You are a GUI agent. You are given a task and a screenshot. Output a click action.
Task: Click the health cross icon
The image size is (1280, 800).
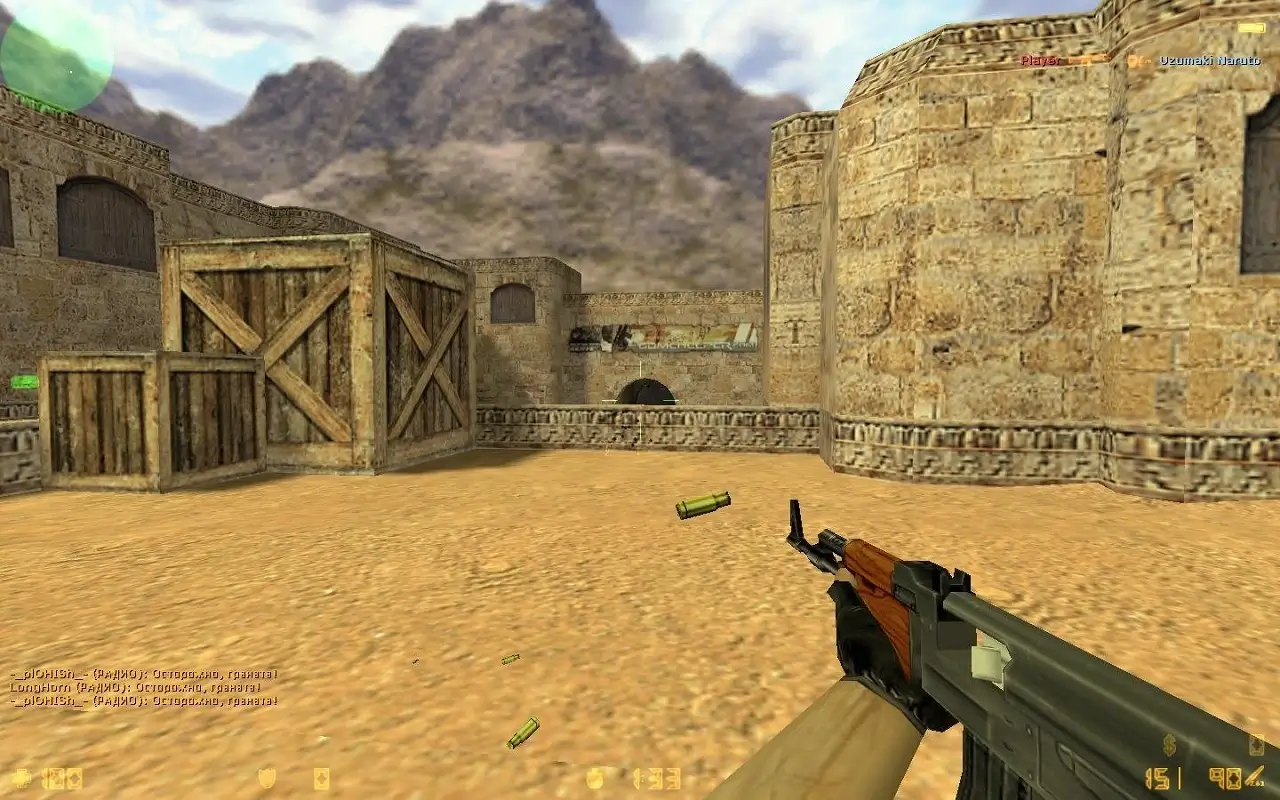click(x=21, y=778)
